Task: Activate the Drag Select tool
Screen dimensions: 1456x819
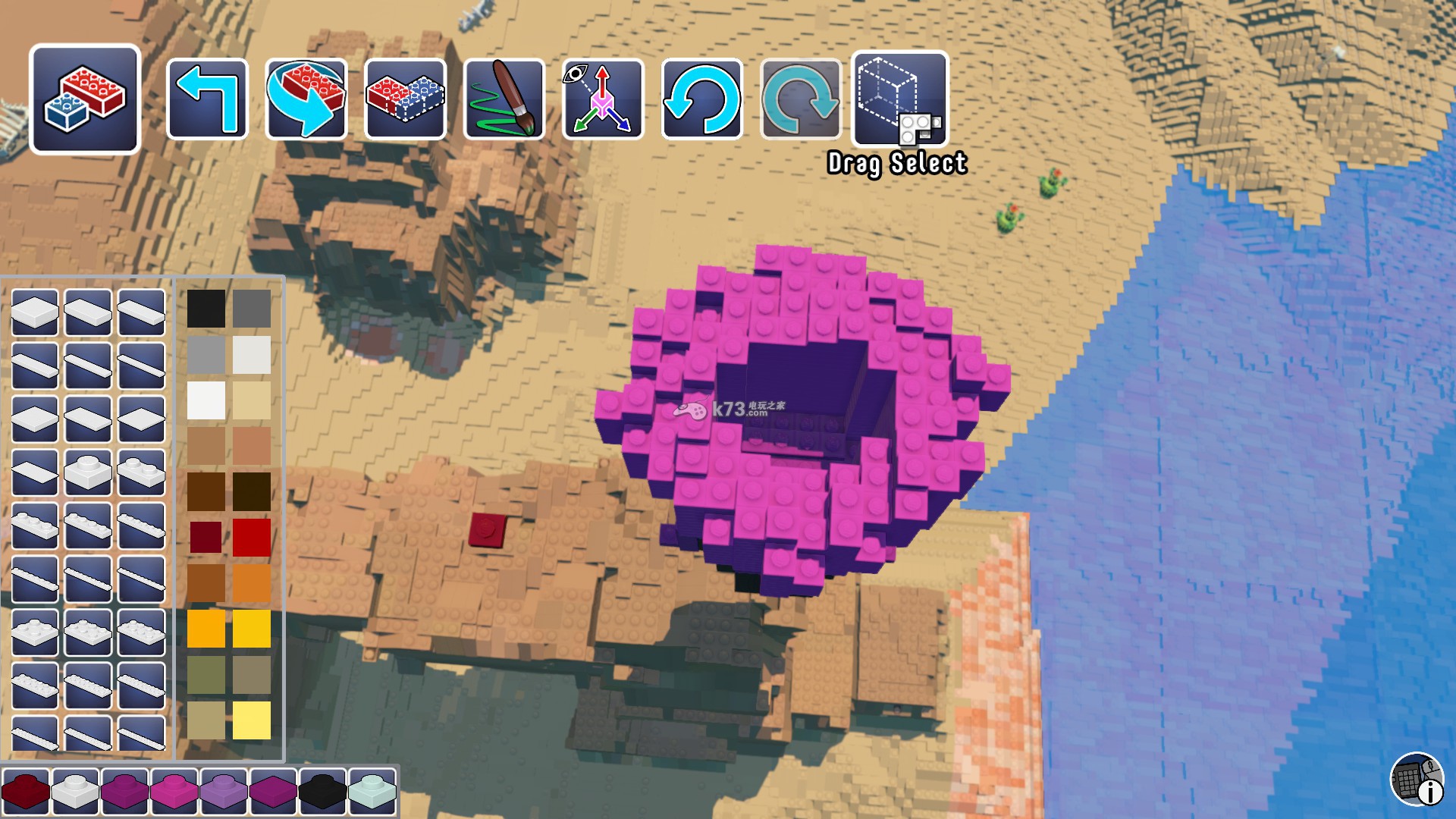Action: [900, 99]
